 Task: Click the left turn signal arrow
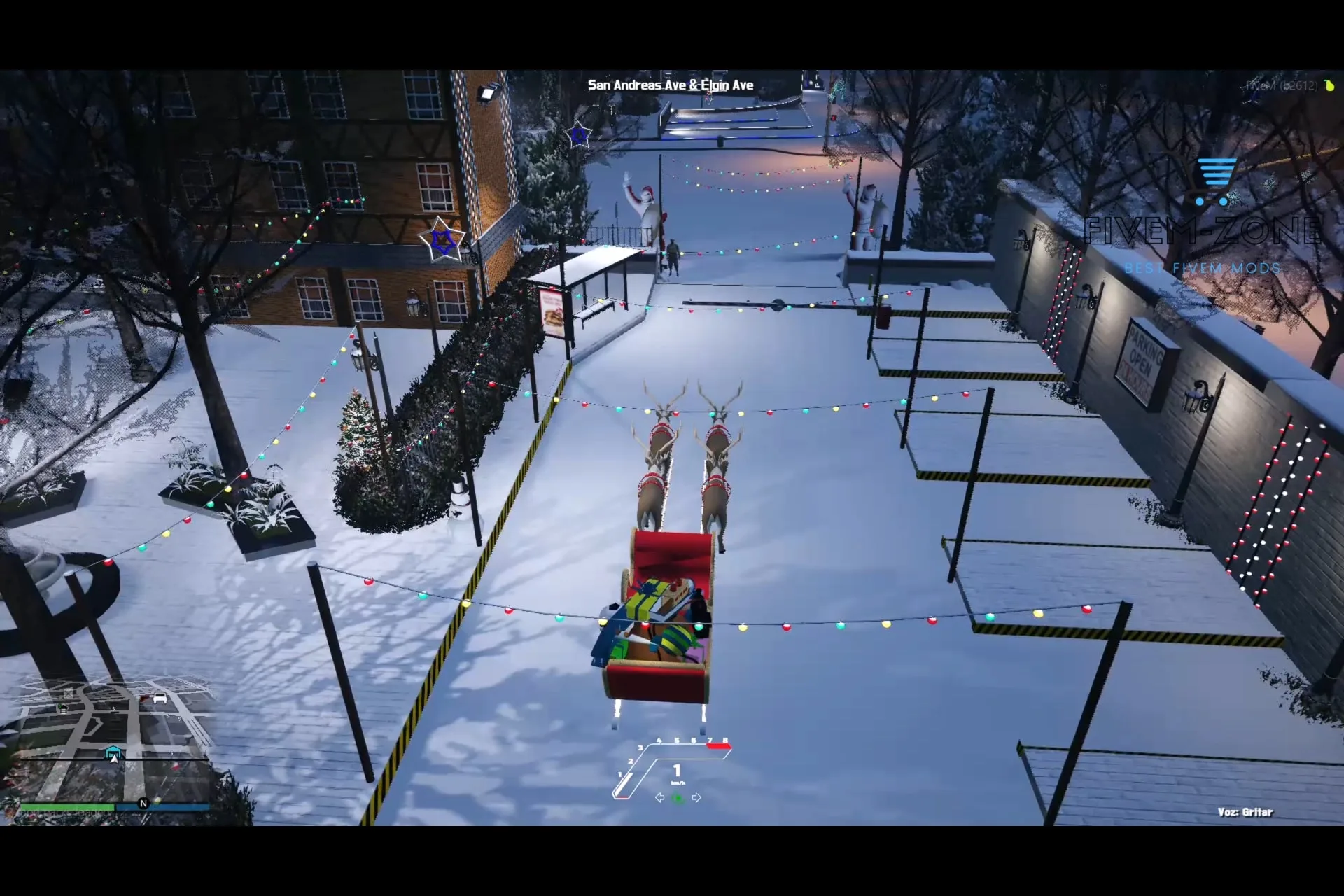[x=659, y=797]
